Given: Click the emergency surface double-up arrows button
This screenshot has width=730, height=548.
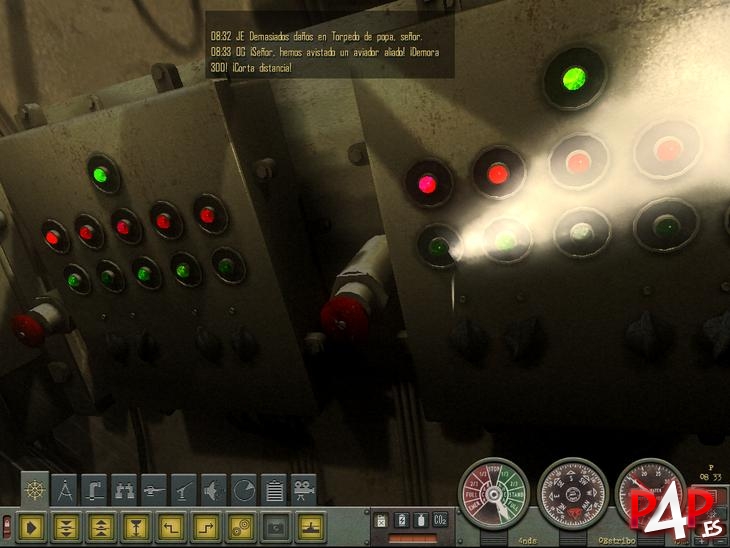Looking at the screenshot, I should point(101,525).
